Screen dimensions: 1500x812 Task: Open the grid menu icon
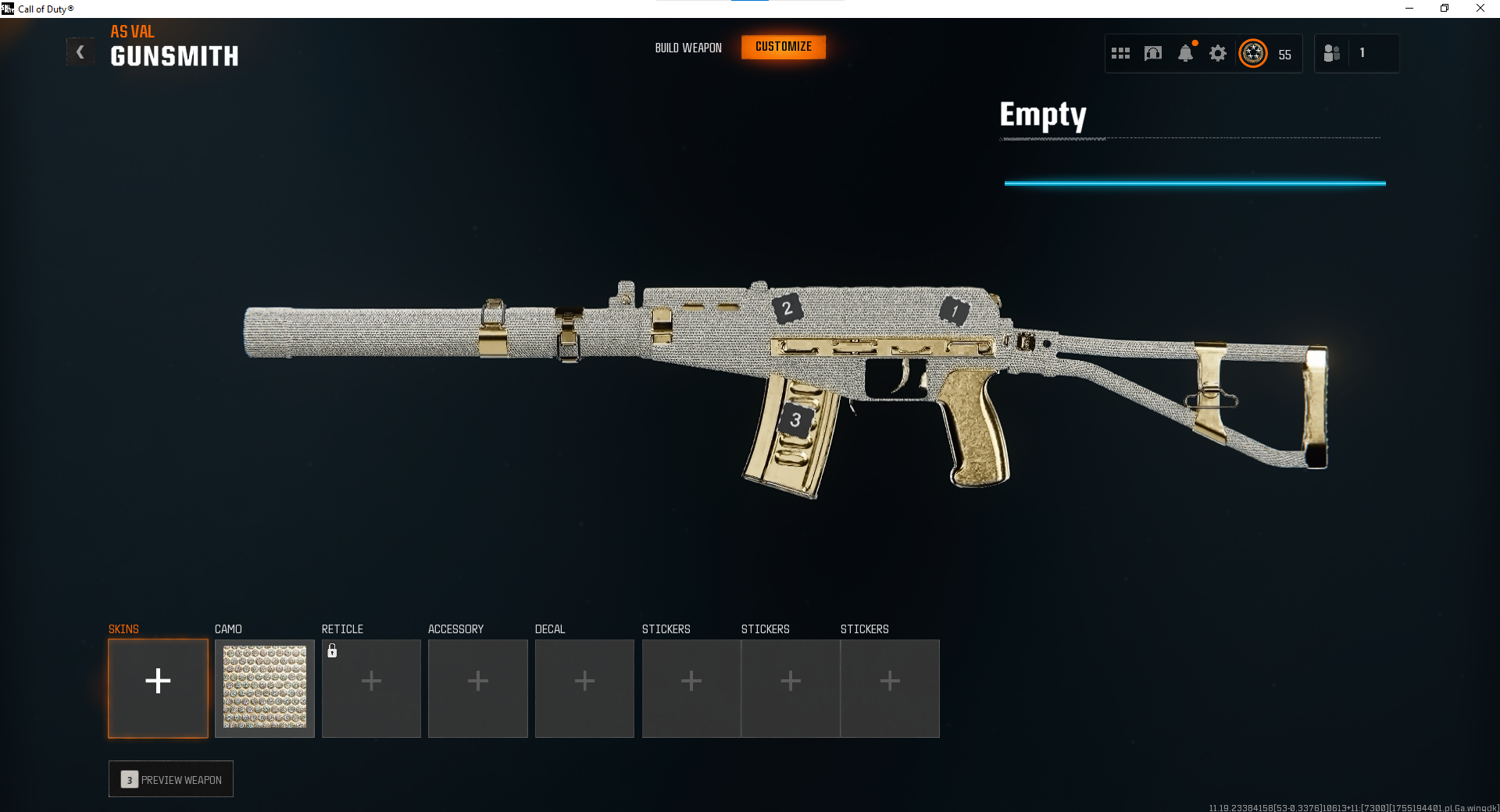(1120, 53)
